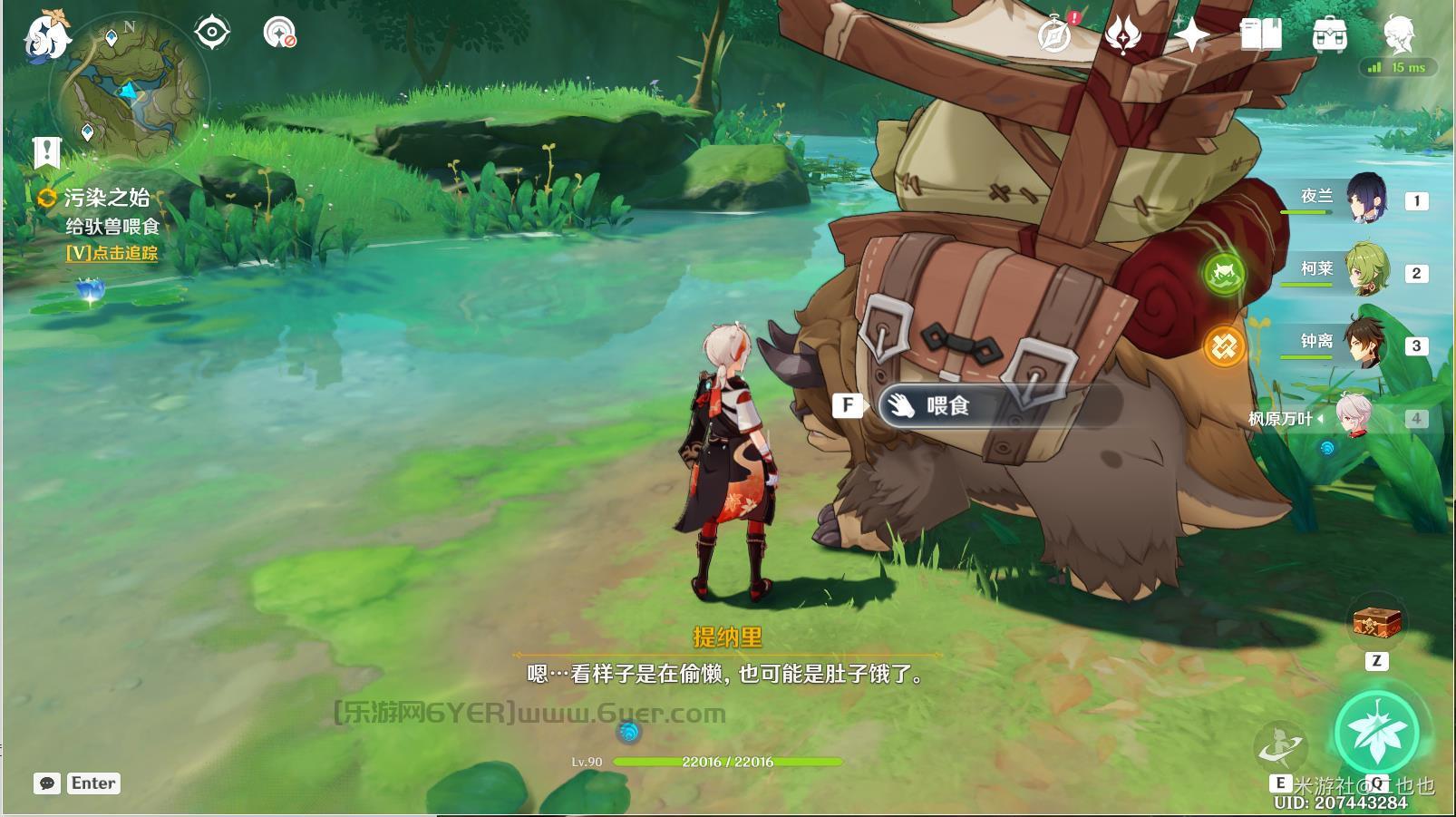Trigger 柯莱's green cat burst icon
Image resolution: width=1456 pixels, height=817 pixels.
(x=1224, y=272)
